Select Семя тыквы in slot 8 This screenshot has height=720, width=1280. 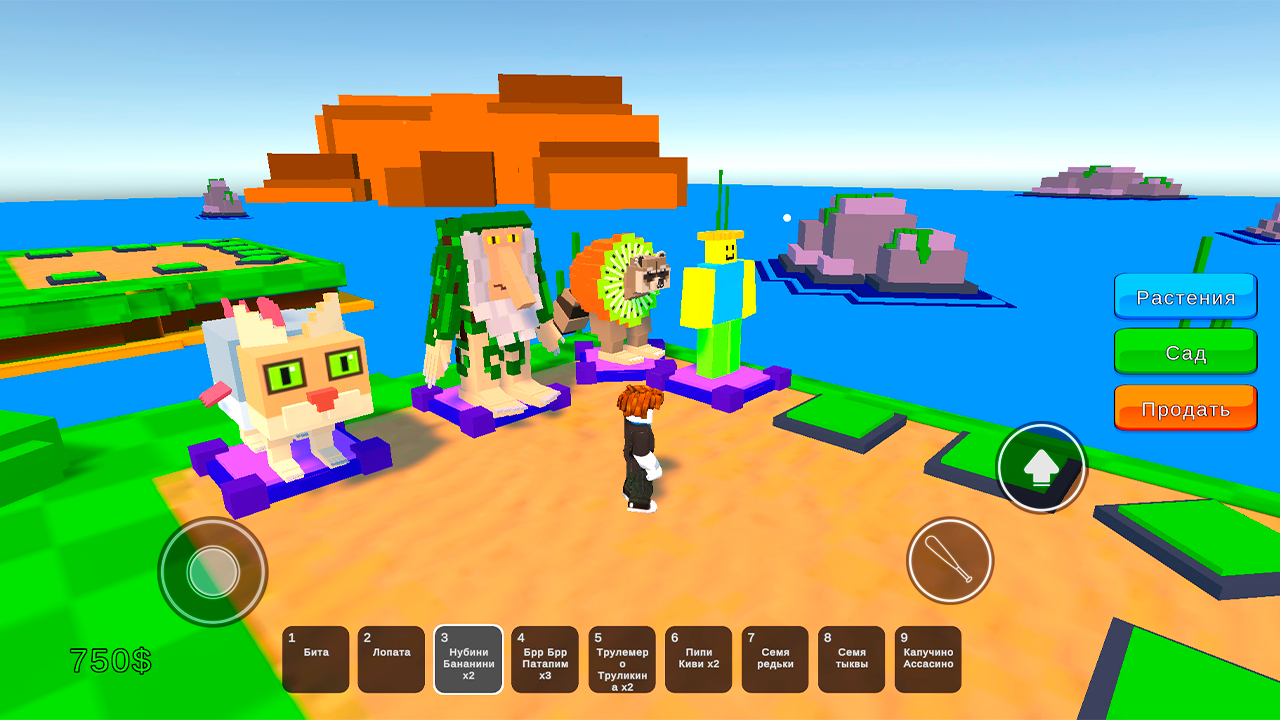tap(851, 659)
